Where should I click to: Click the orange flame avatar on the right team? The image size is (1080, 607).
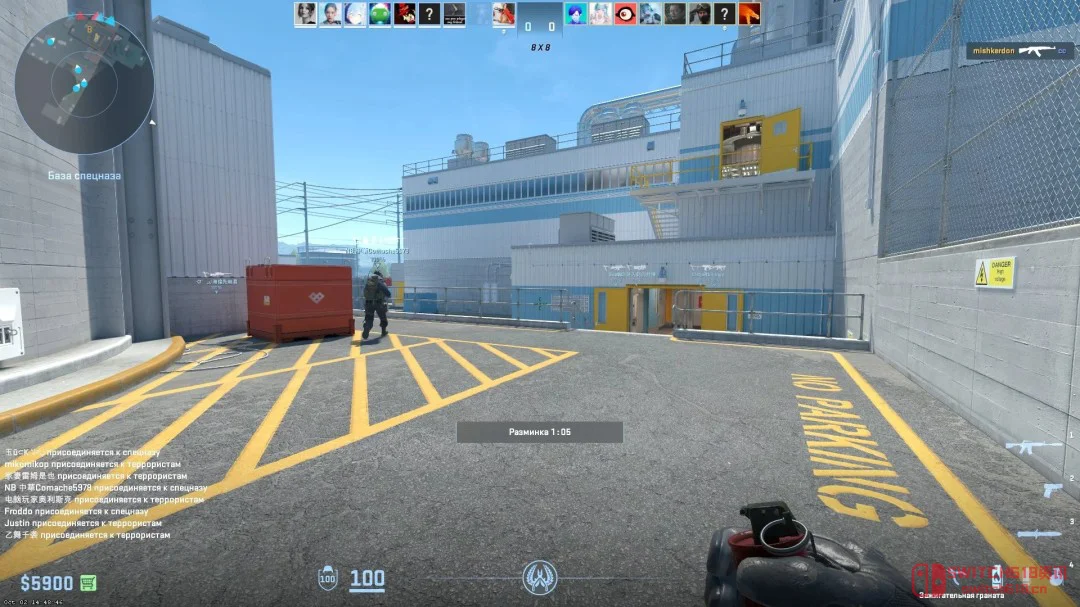[749, 14]
